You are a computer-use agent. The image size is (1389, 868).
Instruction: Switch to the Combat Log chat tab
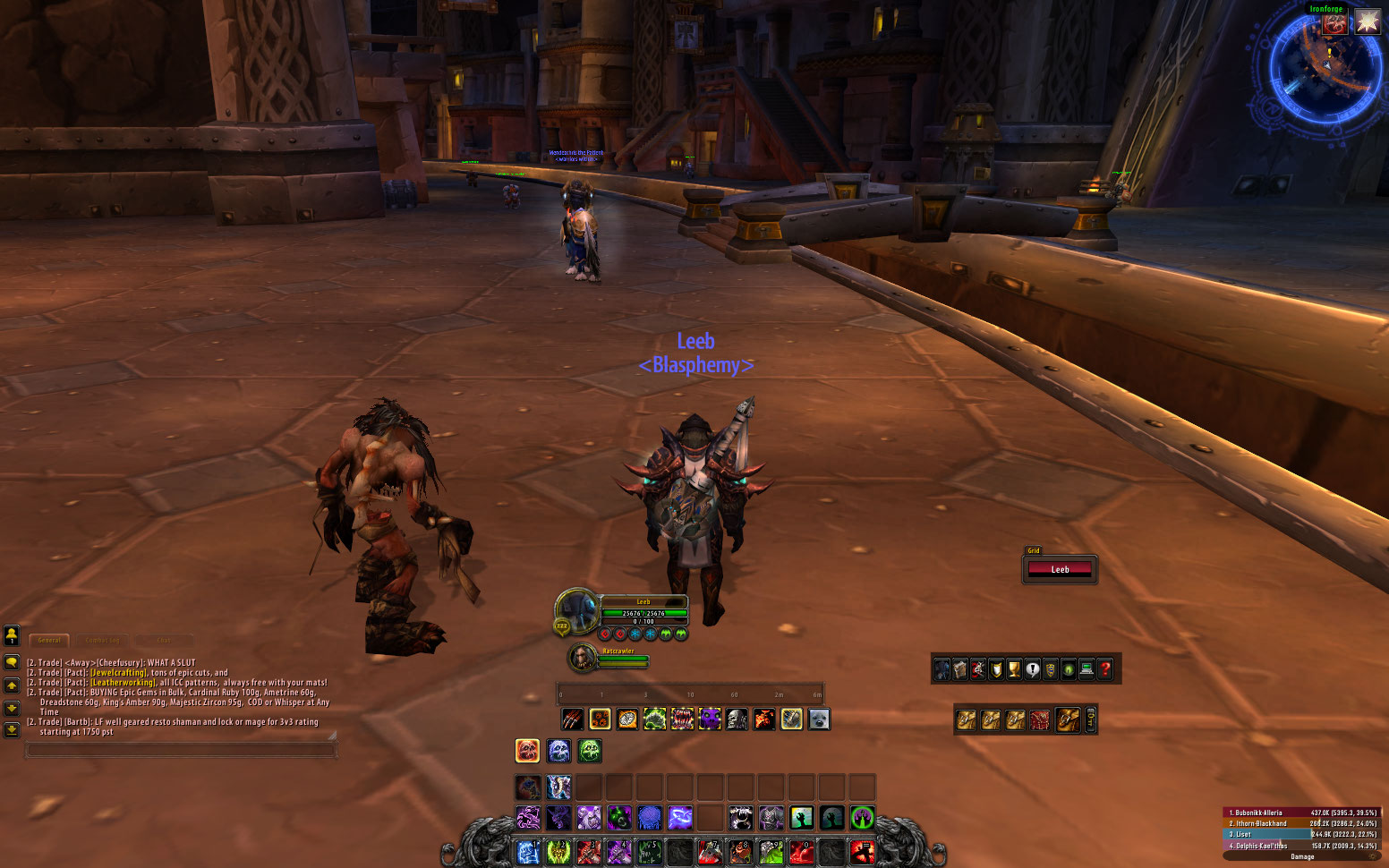[102, 640]
